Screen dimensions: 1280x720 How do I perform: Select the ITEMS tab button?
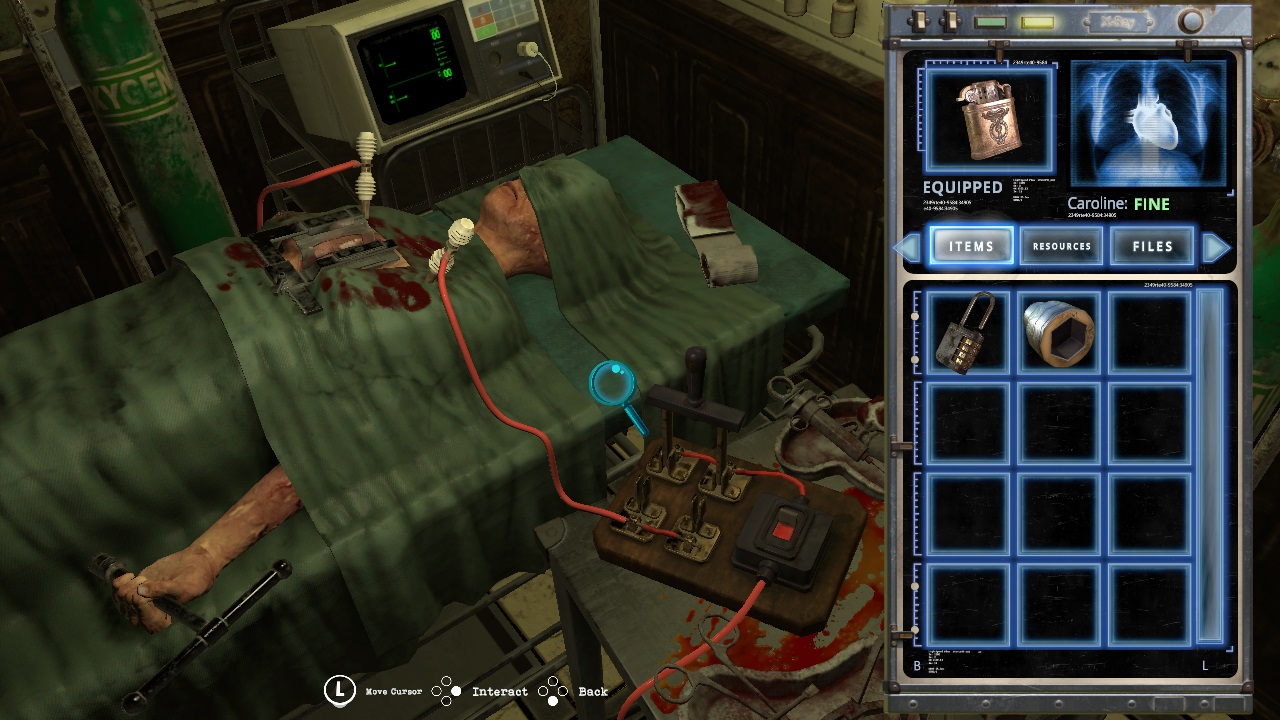click(x=971, y=245)
